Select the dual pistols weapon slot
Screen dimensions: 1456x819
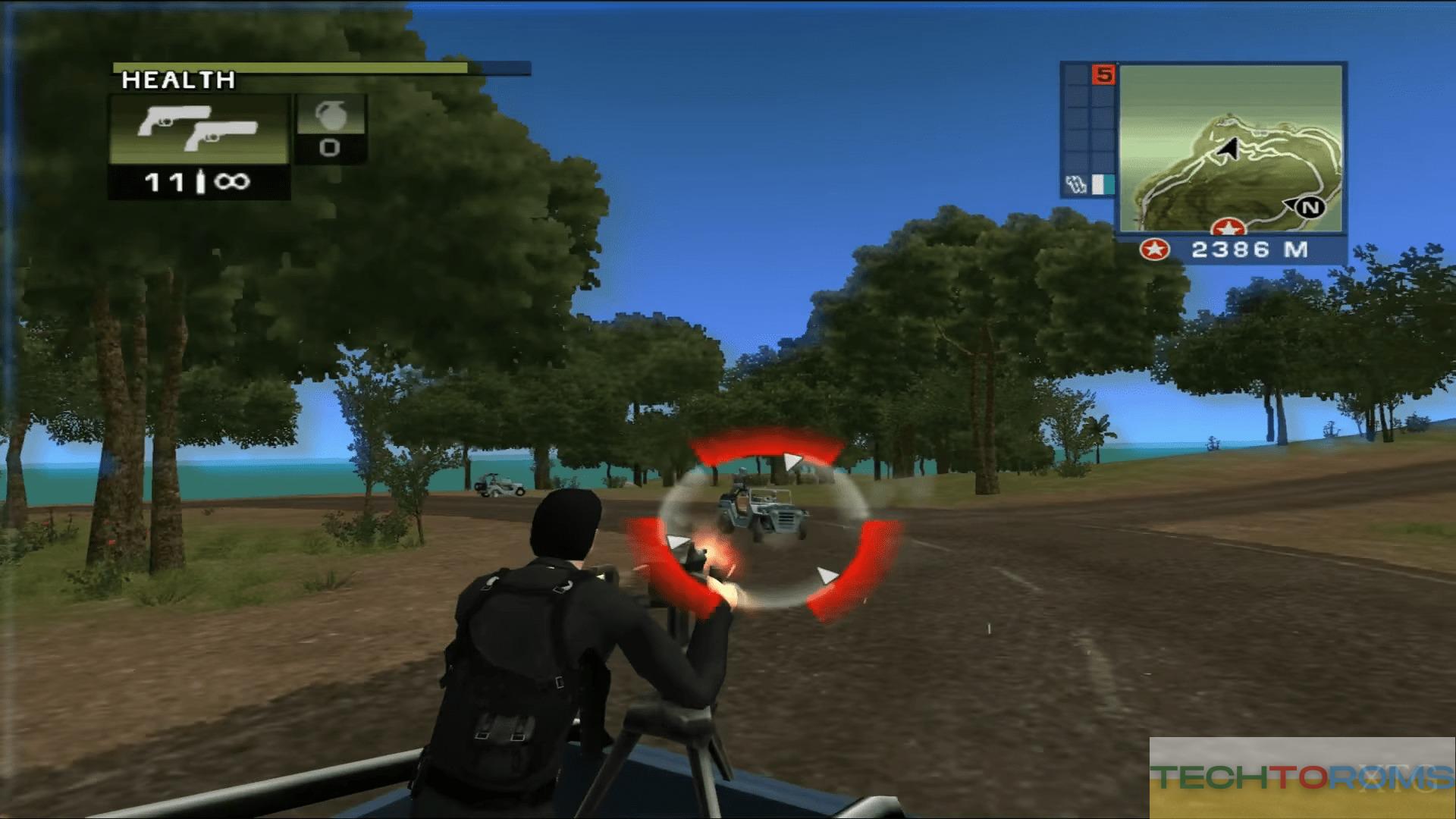point(199,129)
